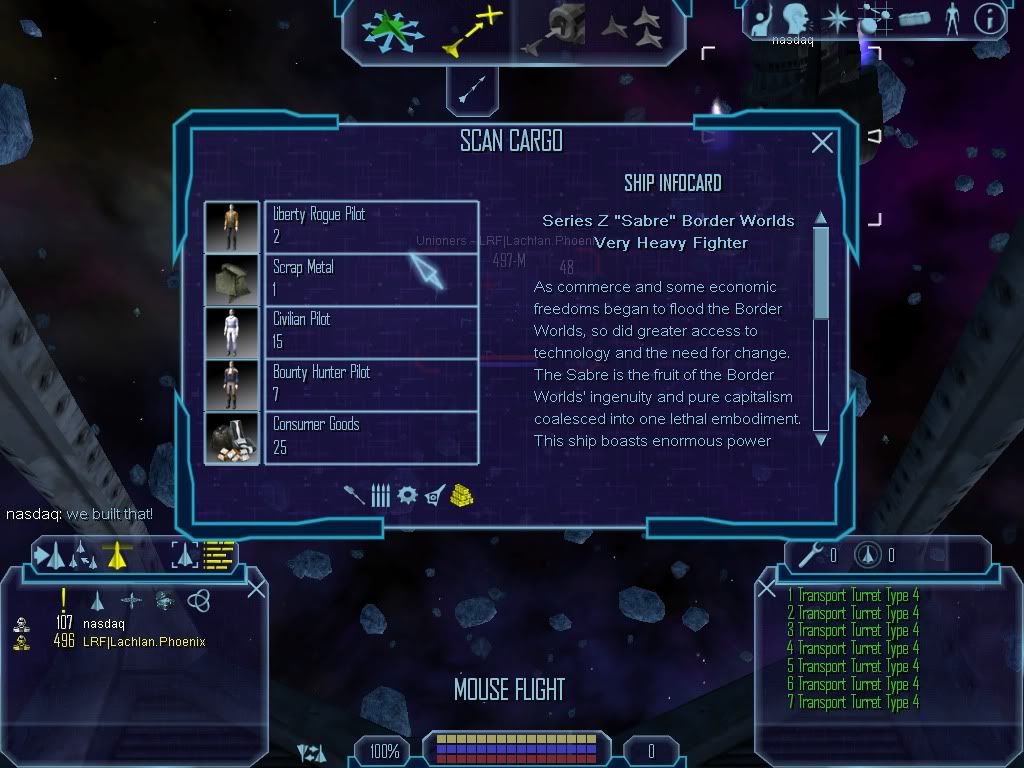
Task: Filter cargo by the ammunition icon
Action: tap(380, 495)
